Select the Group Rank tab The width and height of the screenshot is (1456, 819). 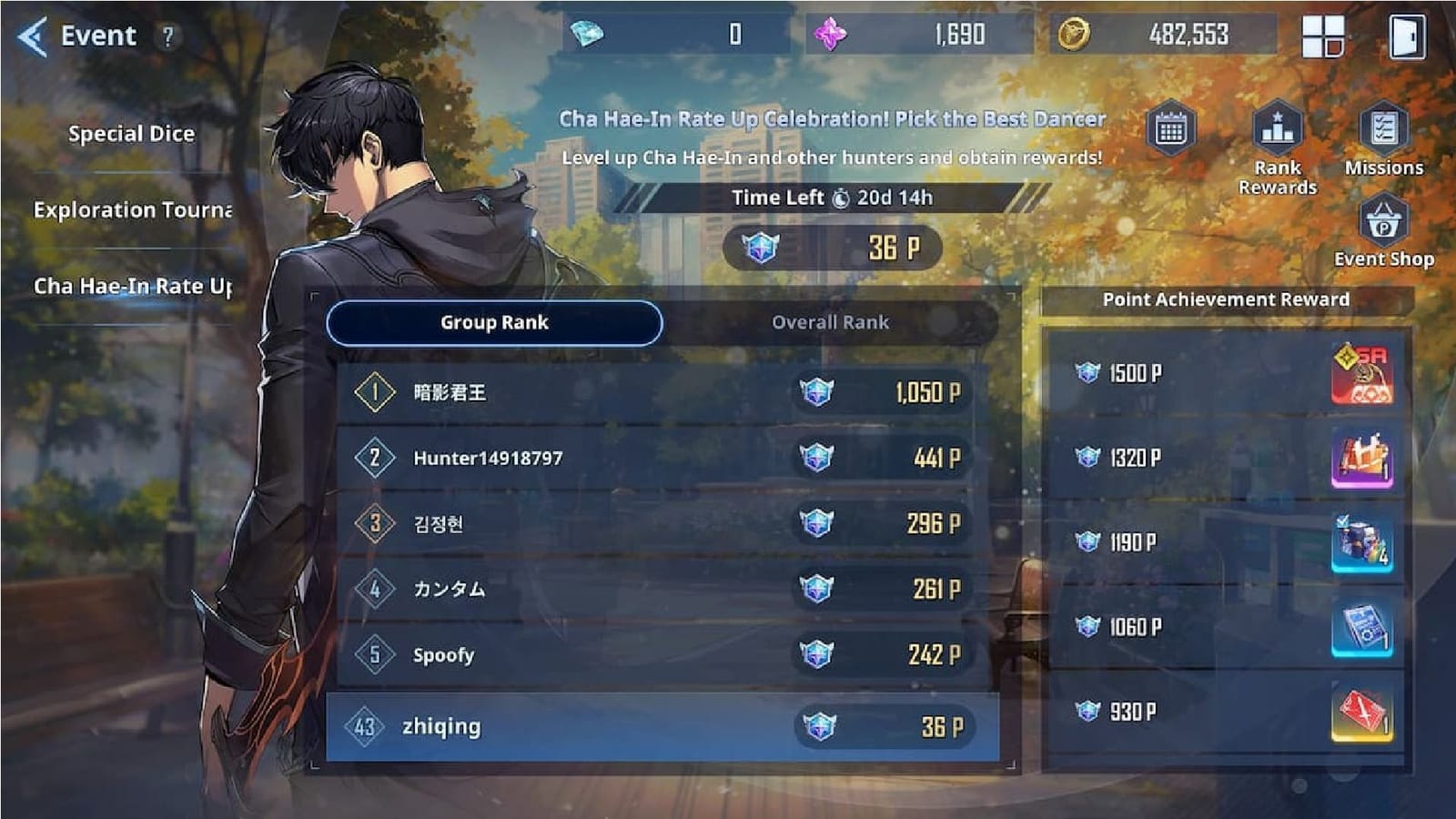pos(494,322)
